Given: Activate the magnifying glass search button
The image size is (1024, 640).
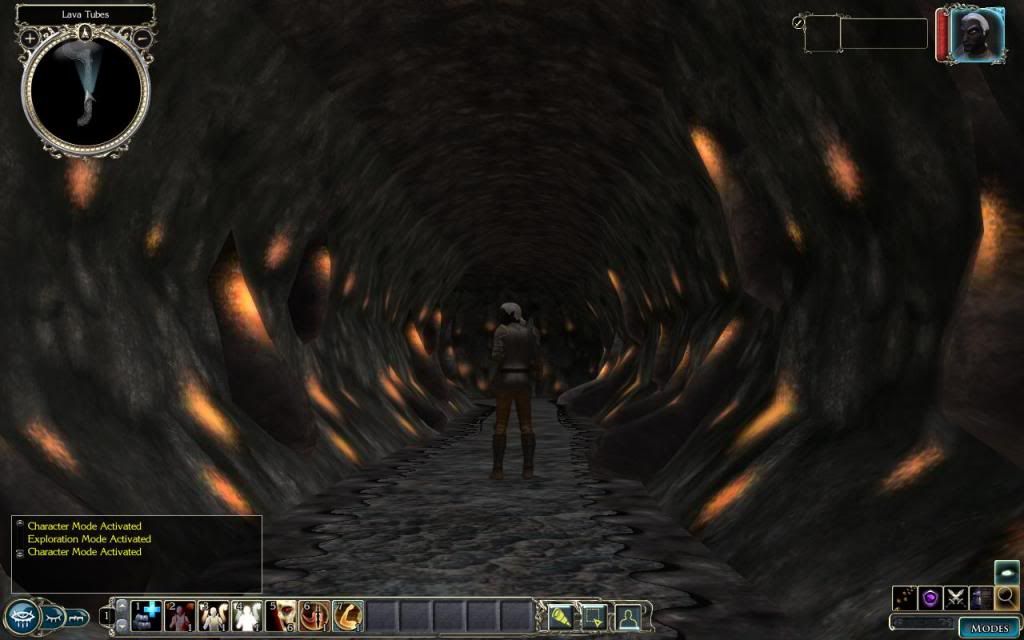Looking at the screenshot, I should tap(1006, 597).
